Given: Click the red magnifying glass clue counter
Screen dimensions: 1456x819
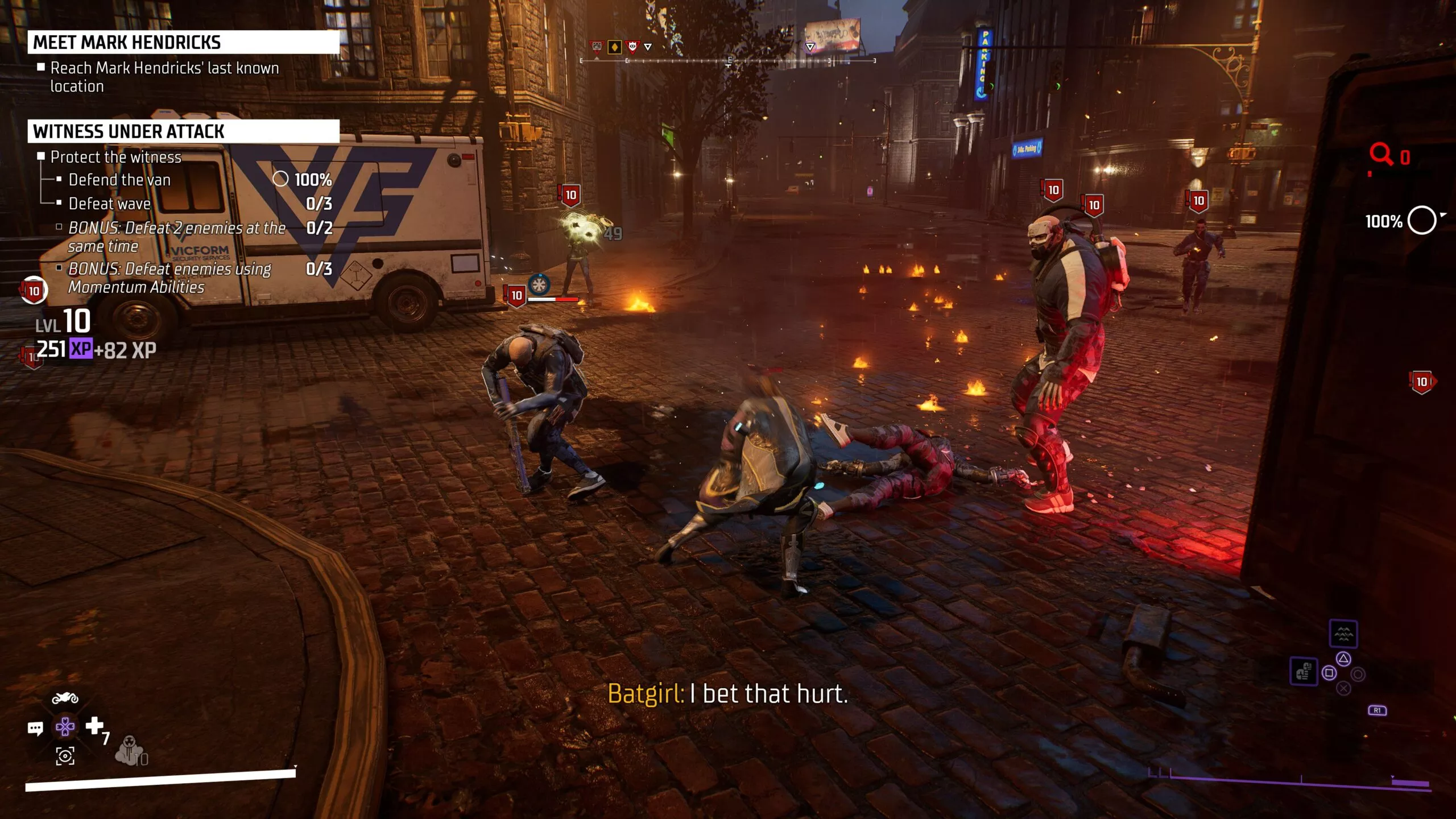Looking at the screenshot, I should click(1381, 155).
